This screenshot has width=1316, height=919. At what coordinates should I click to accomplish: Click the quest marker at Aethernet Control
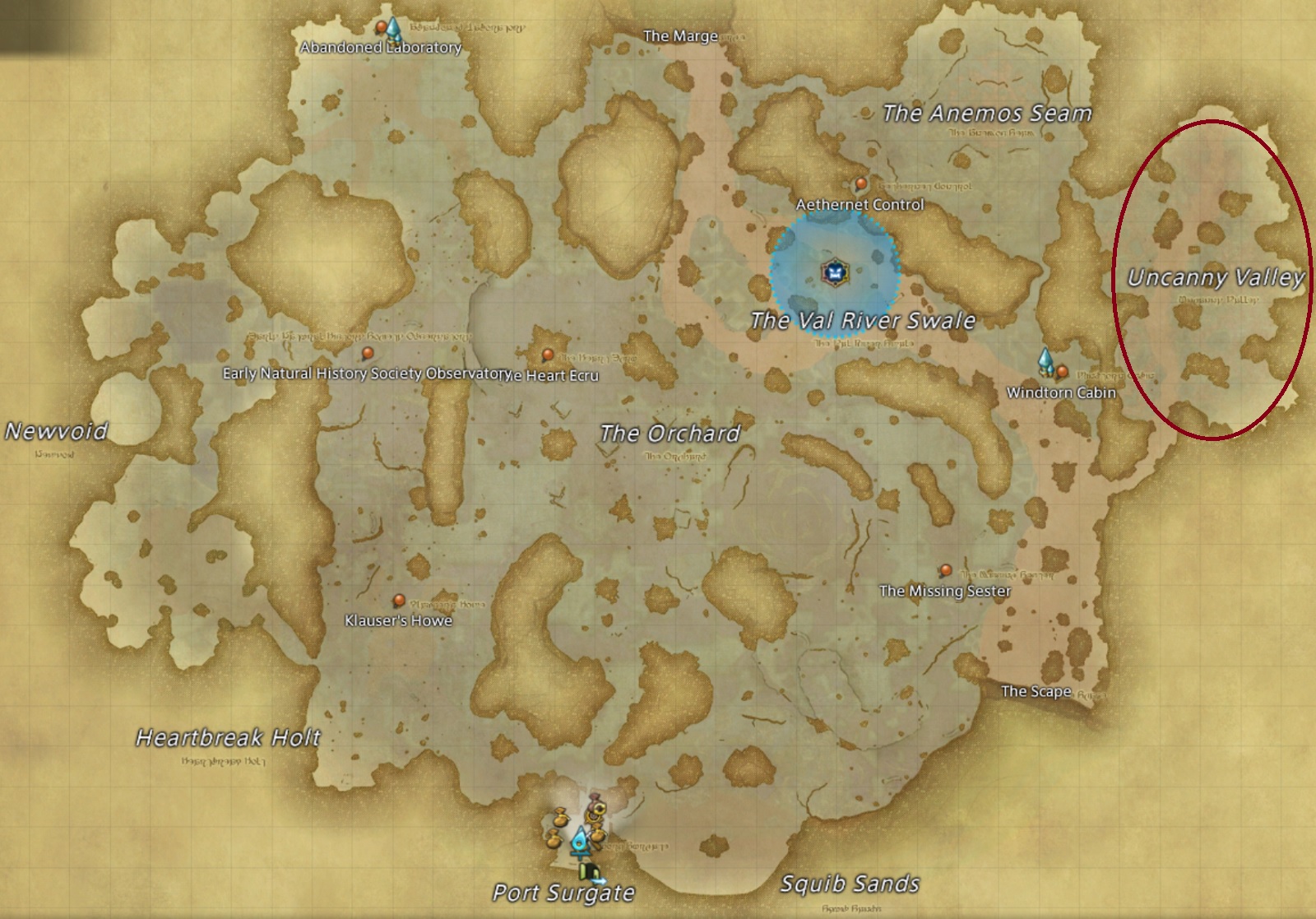pyautogui.click(x=860, y=184)
